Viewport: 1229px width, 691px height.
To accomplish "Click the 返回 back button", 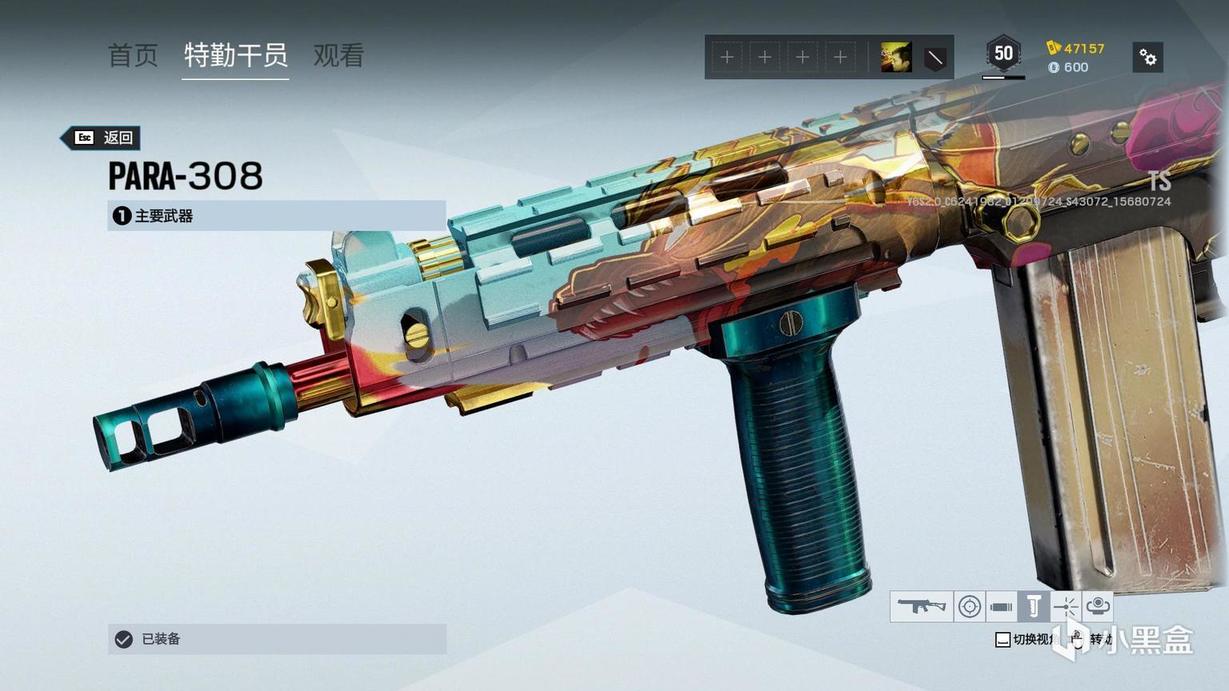I will pyautogui.click(x=101, y=138).
